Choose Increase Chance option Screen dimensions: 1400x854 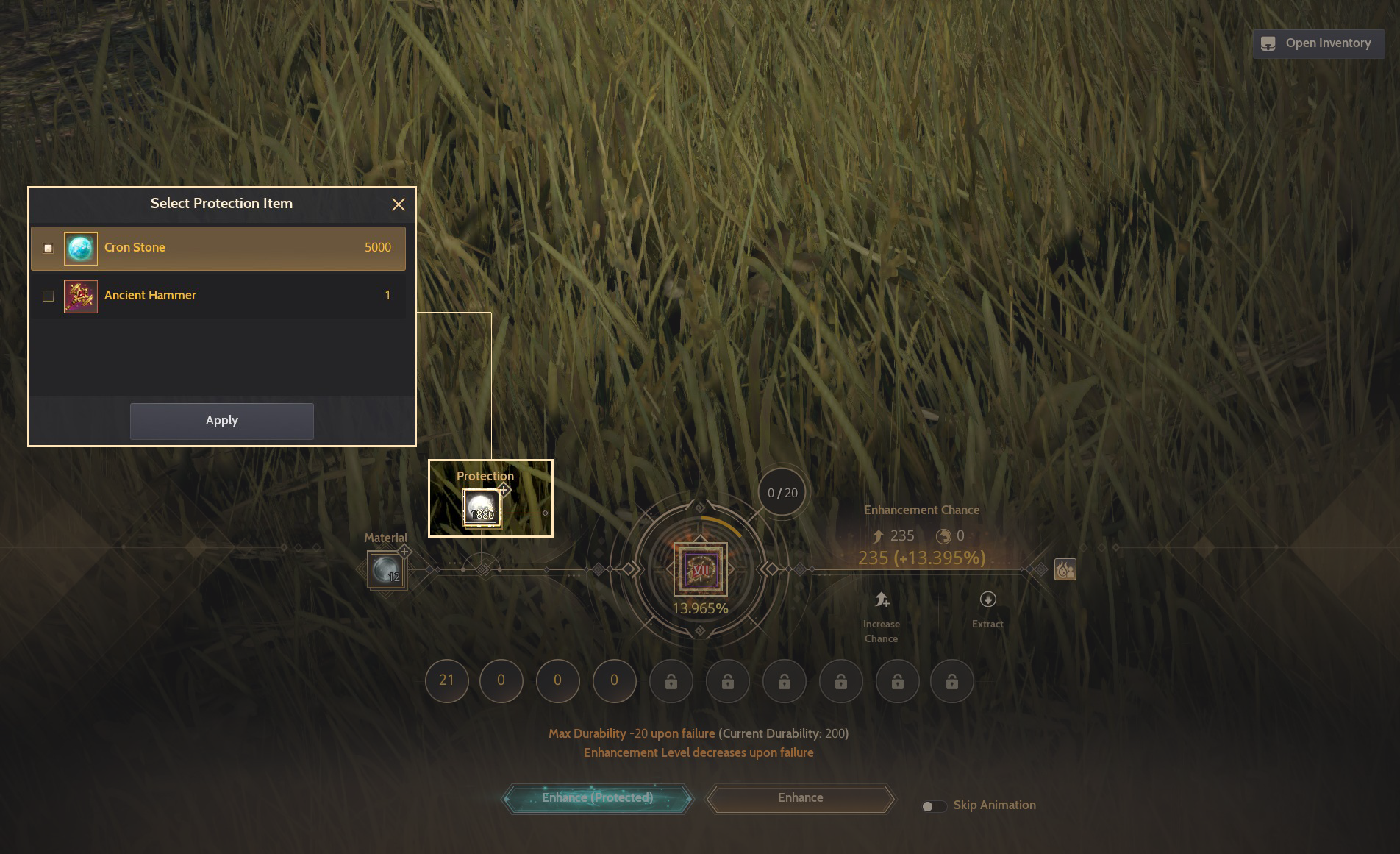[x=882, y=616]
